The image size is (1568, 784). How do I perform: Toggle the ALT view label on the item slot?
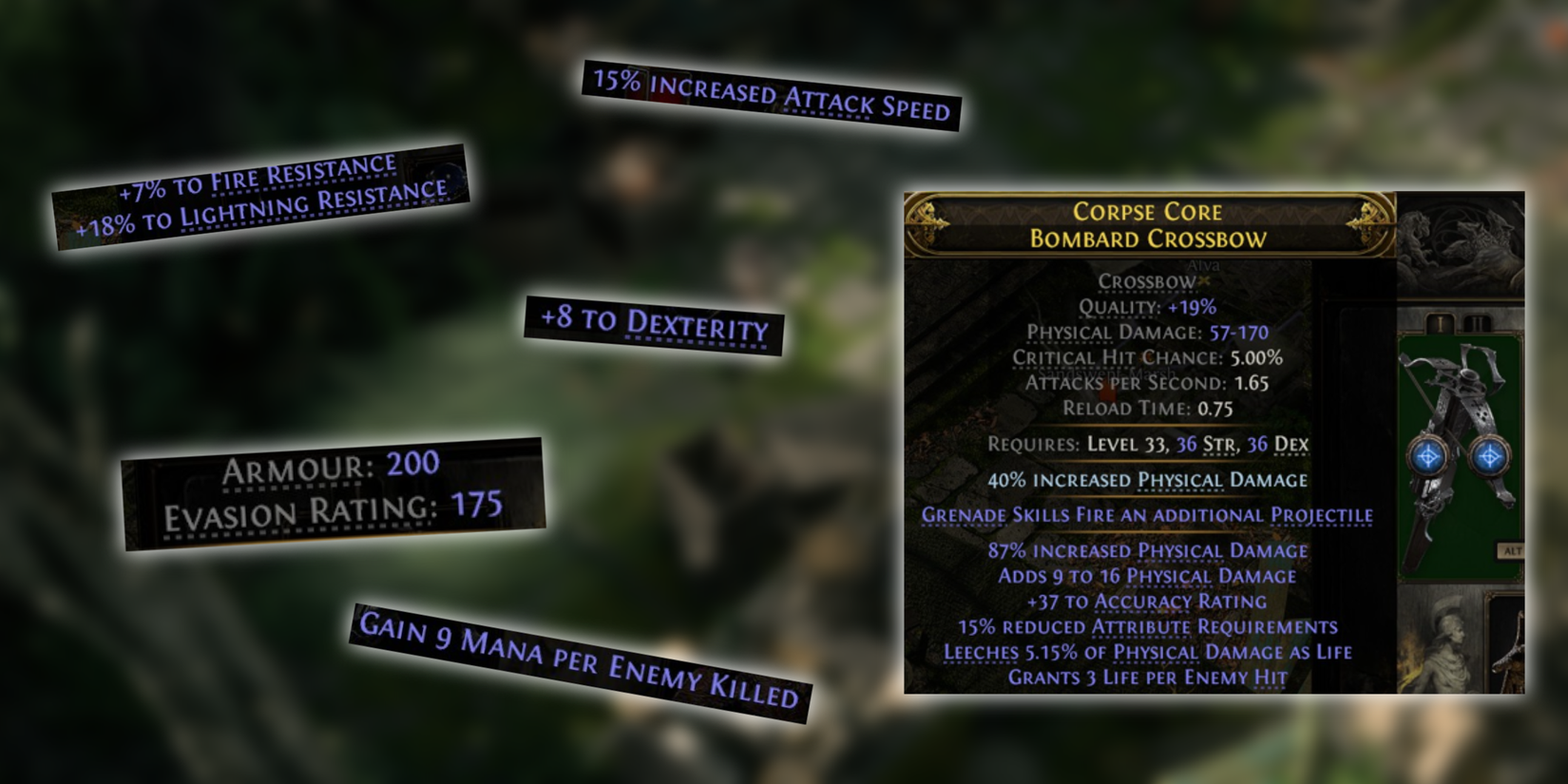point(1509,549)
